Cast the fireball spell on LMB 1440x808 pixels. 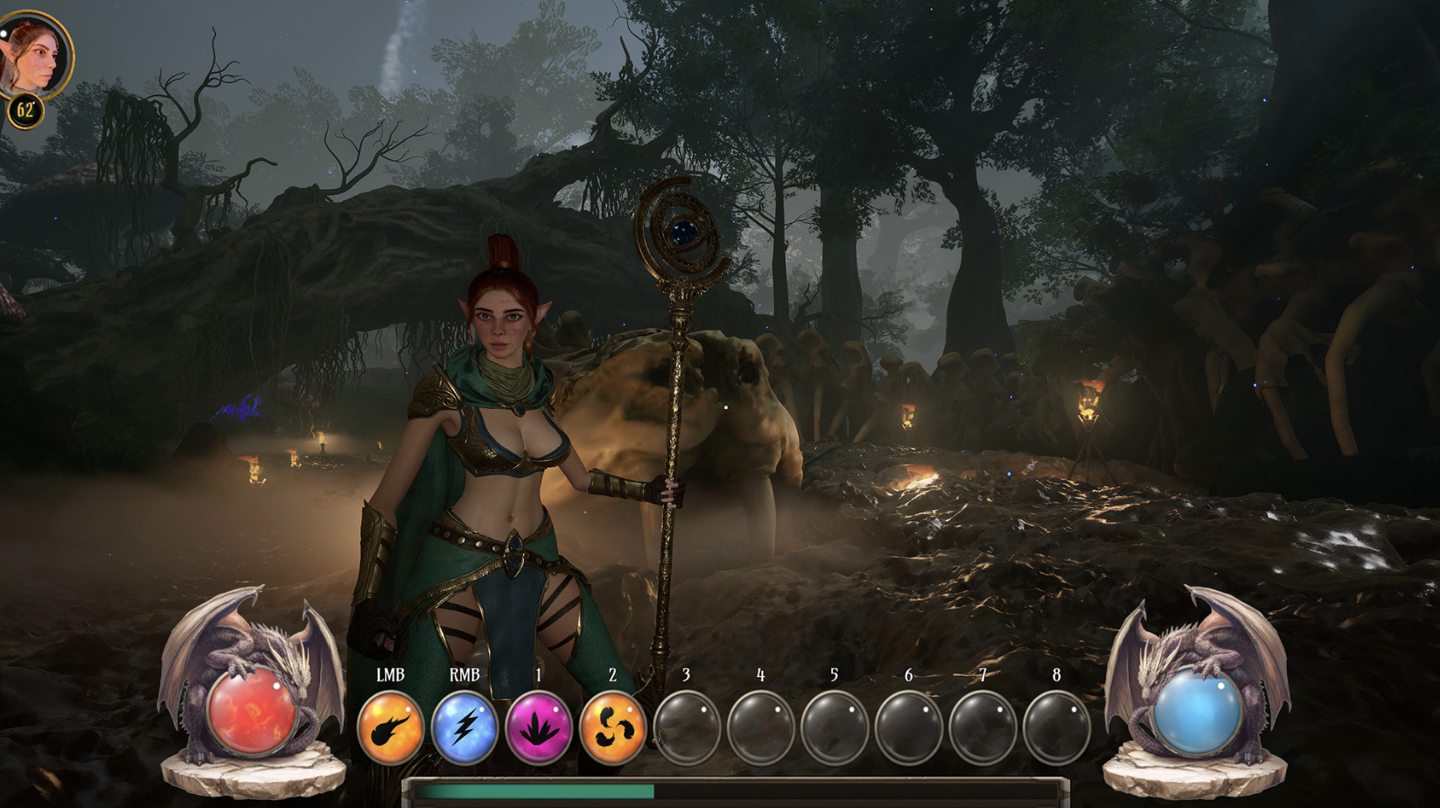(390, 728)
